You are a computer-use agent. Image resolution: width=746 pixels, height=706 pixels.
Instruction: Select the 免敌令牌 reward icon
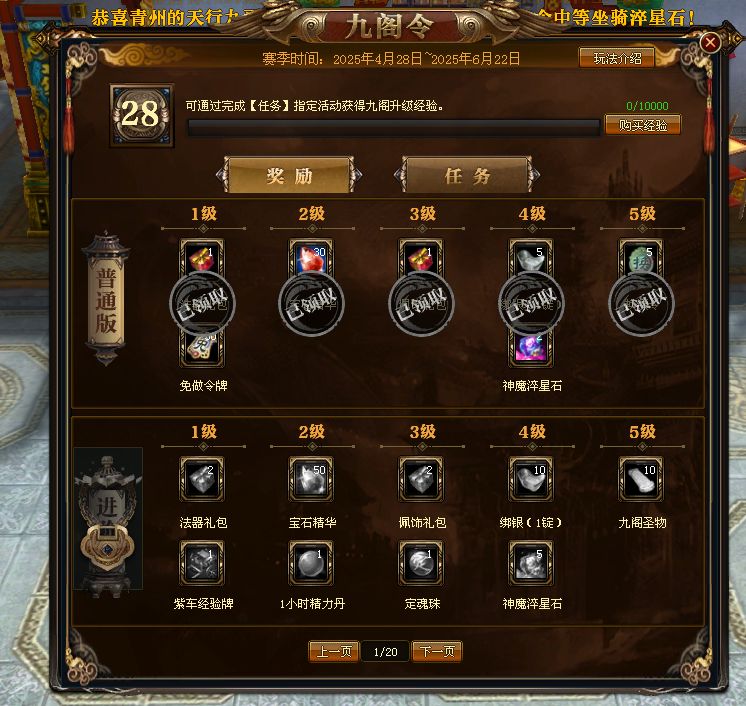pyautogui.click(x=202, y=346)
